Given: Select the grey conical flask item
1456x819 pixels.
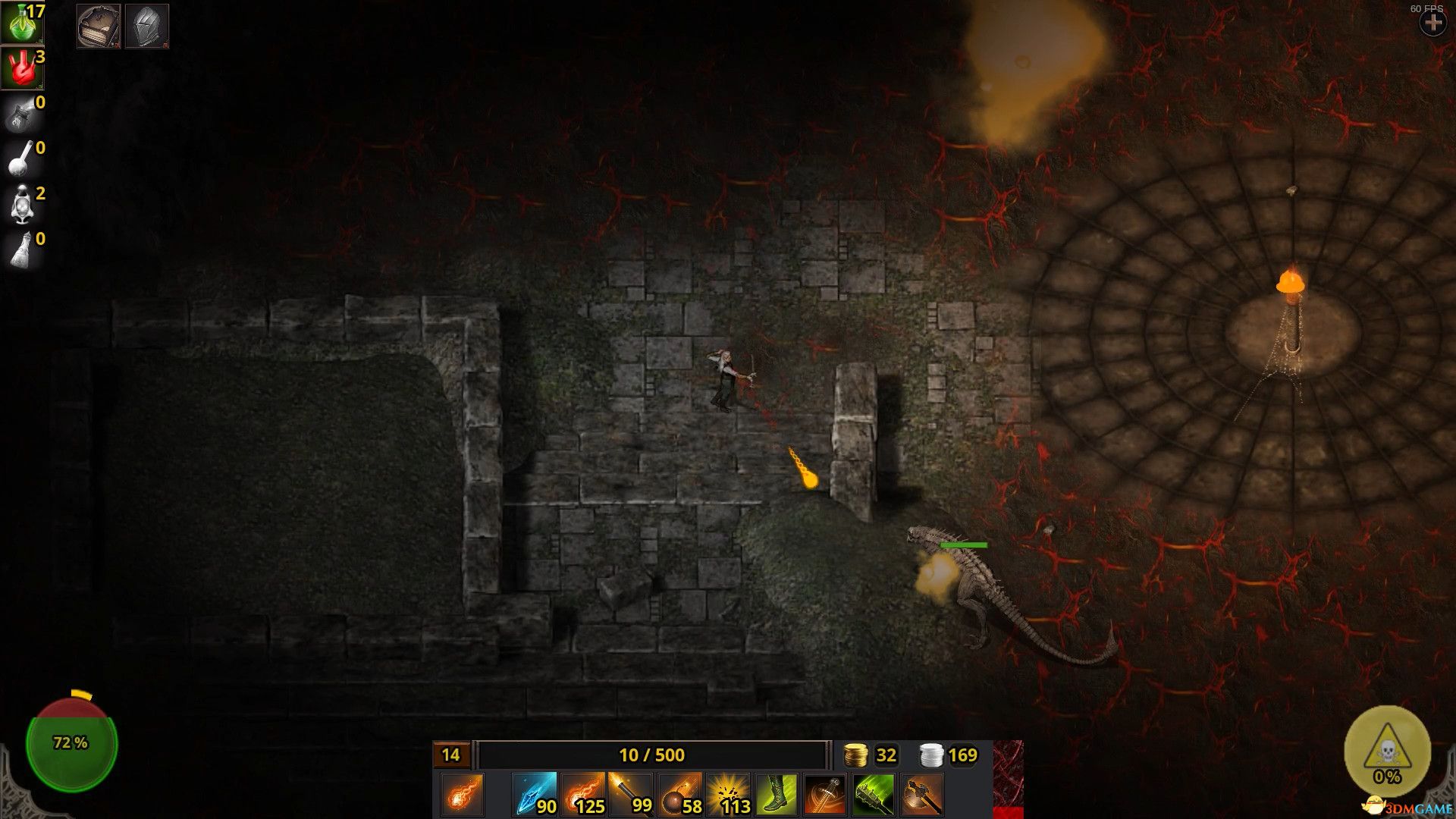Looking at the screenshot, I should pos(21,250).
